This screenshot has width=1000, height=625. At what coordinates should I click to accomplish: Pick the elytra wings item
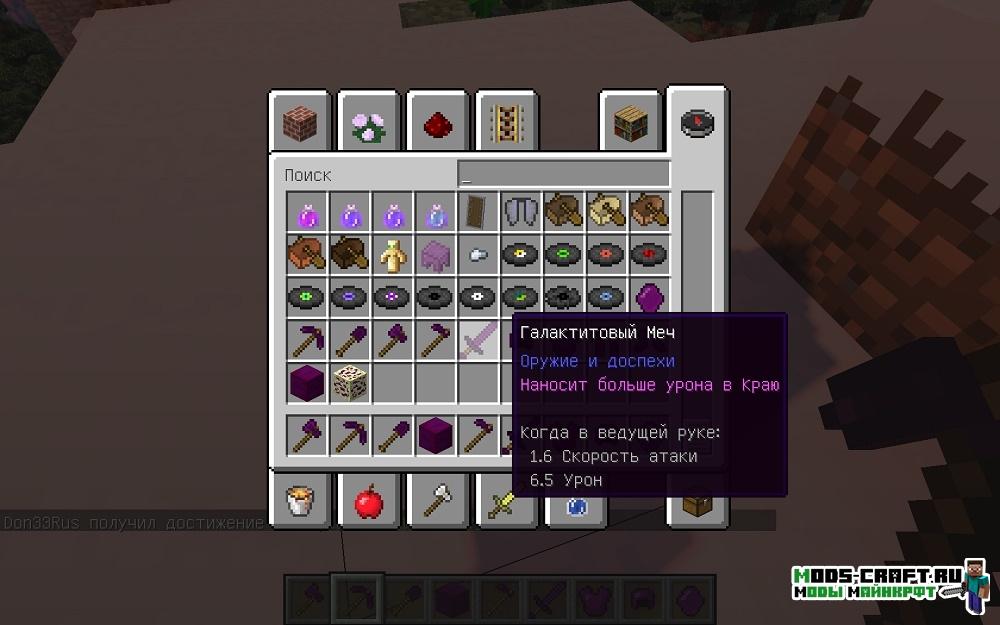[521, 212]
